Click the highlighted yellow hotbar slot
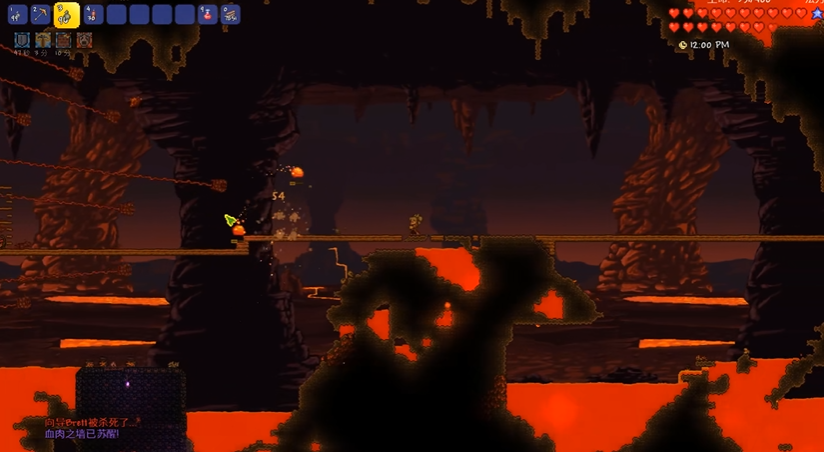This screenshot has width=824, height=452. click(x=67, y=14)
